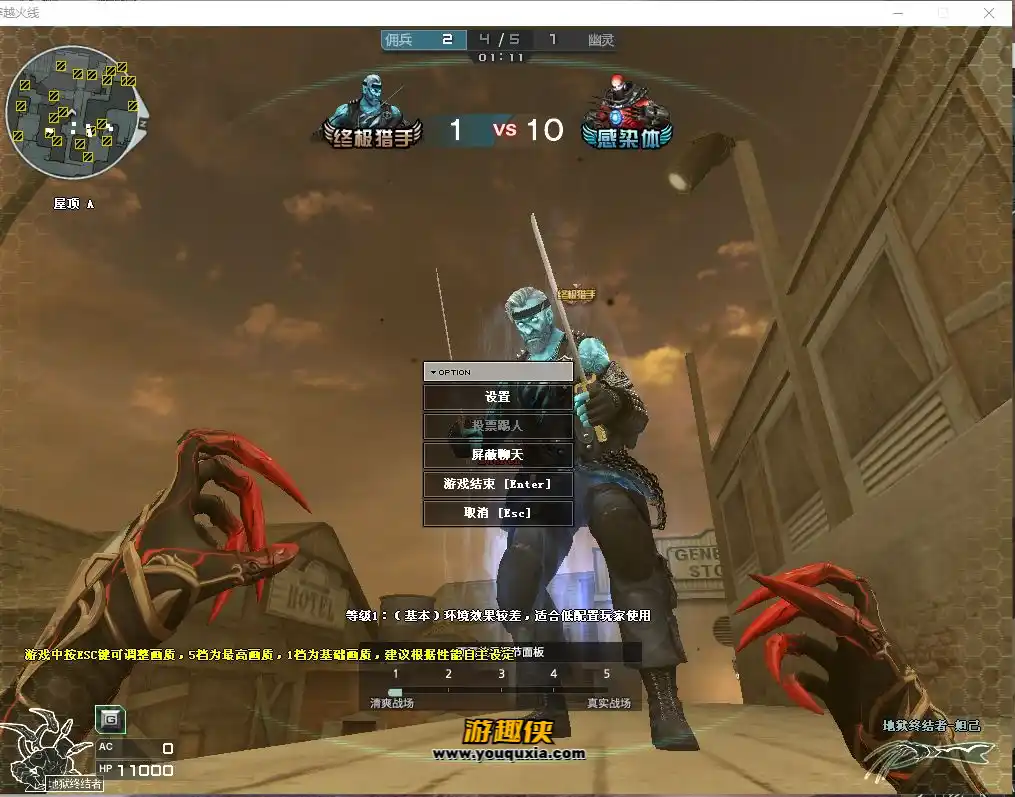The height and width of the screenshot is (797, 1015).
Task: Open 设置 from the option menu
Action: [497, 397]
